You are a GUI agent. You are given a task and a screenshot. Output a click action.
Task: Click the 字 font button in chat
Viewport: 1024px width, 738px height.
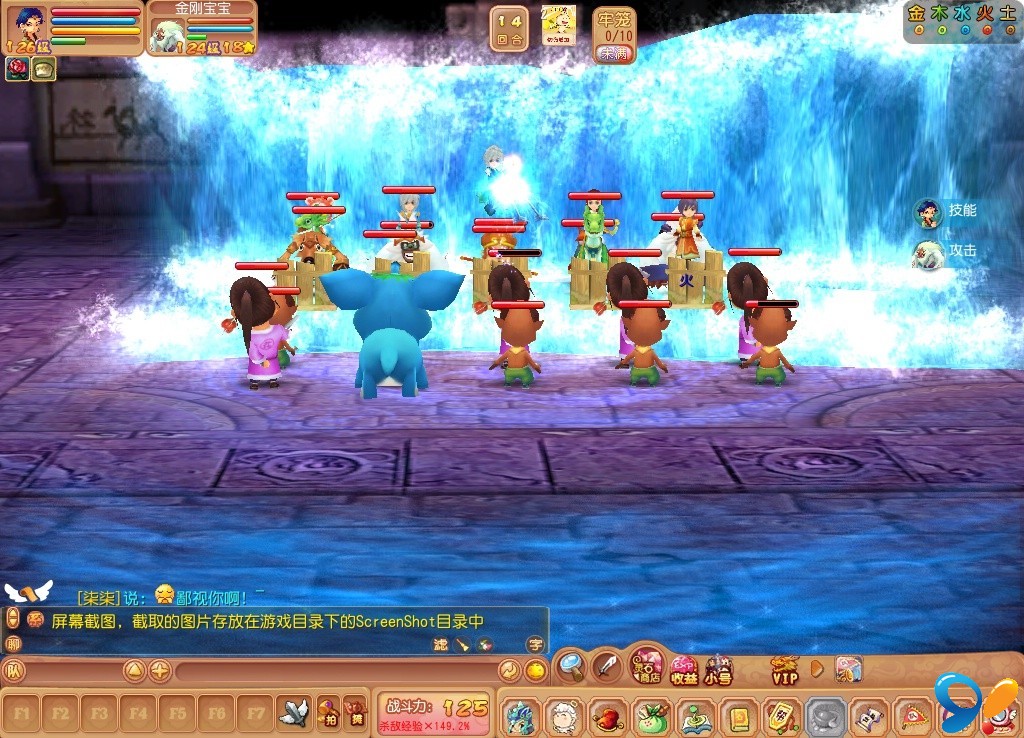coord(536,645)
